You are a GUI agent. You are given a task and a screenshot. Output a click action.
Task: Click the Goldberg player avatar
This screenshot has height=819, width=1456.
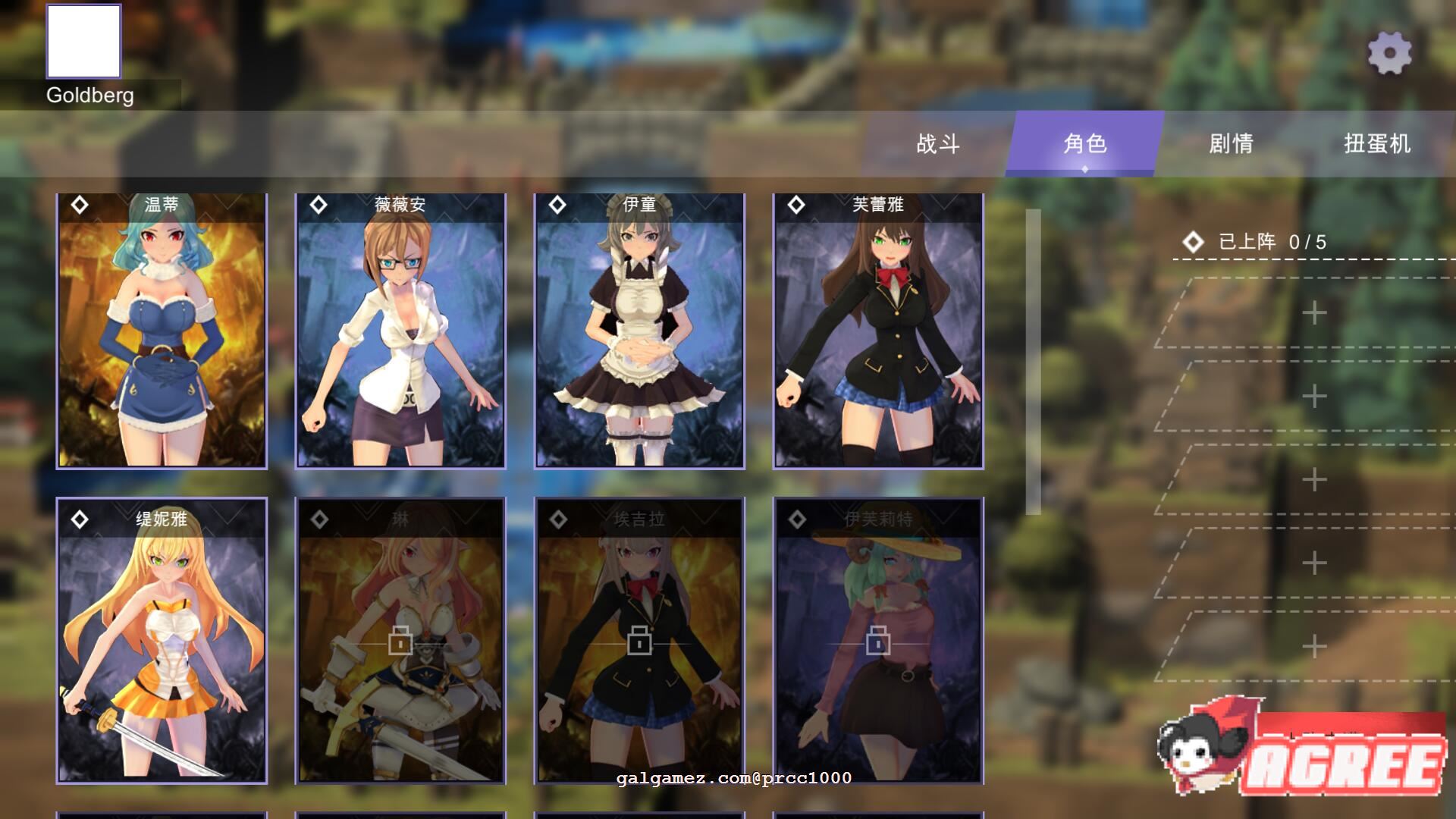tap(84, 42)
